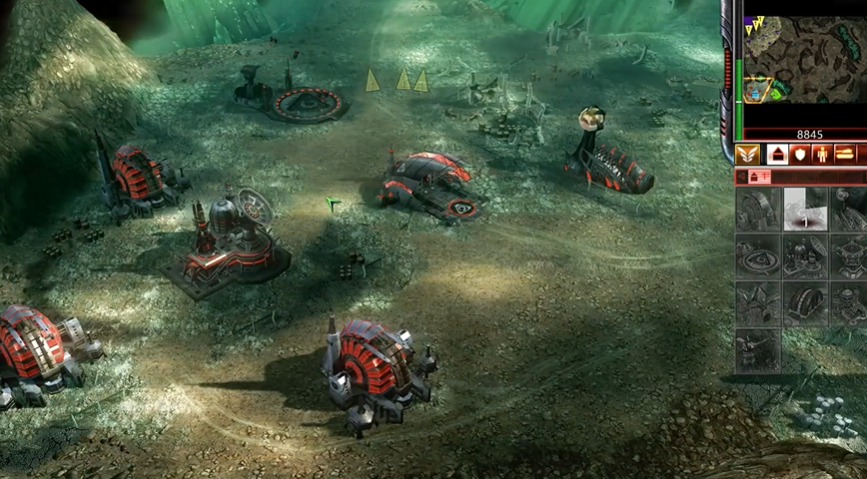Choose the crane structure build icon

point(757,349)
